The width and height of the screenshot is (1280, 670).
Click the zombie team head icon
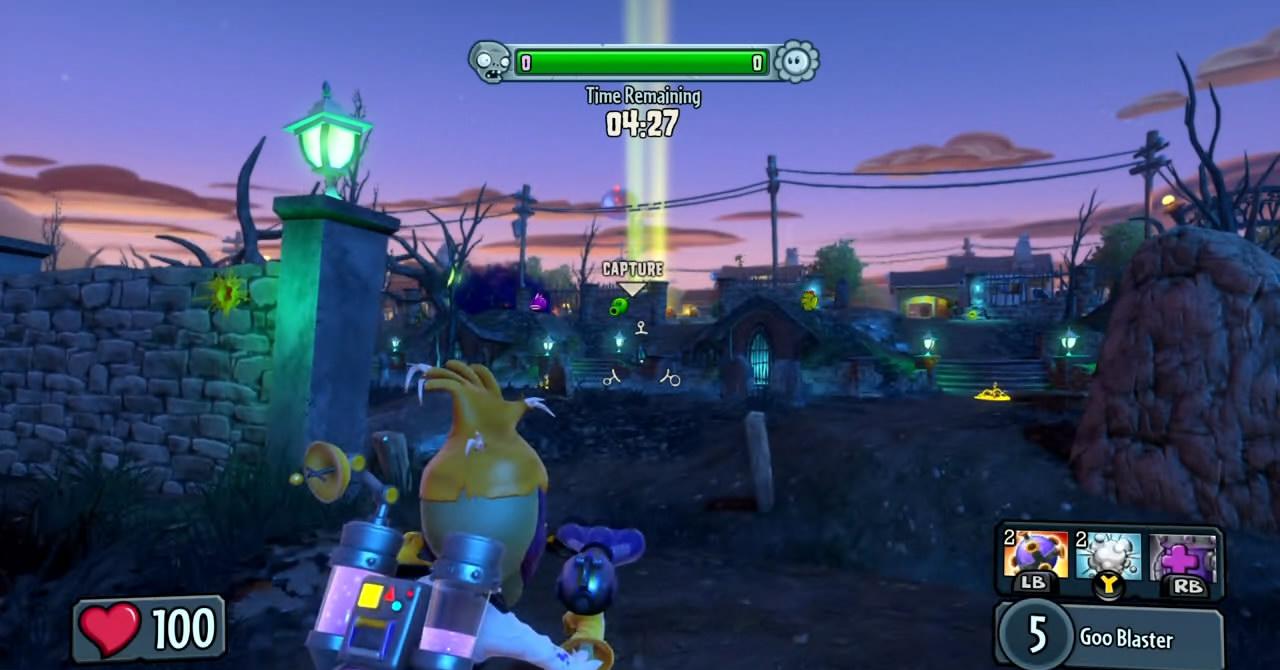point(489,62)
